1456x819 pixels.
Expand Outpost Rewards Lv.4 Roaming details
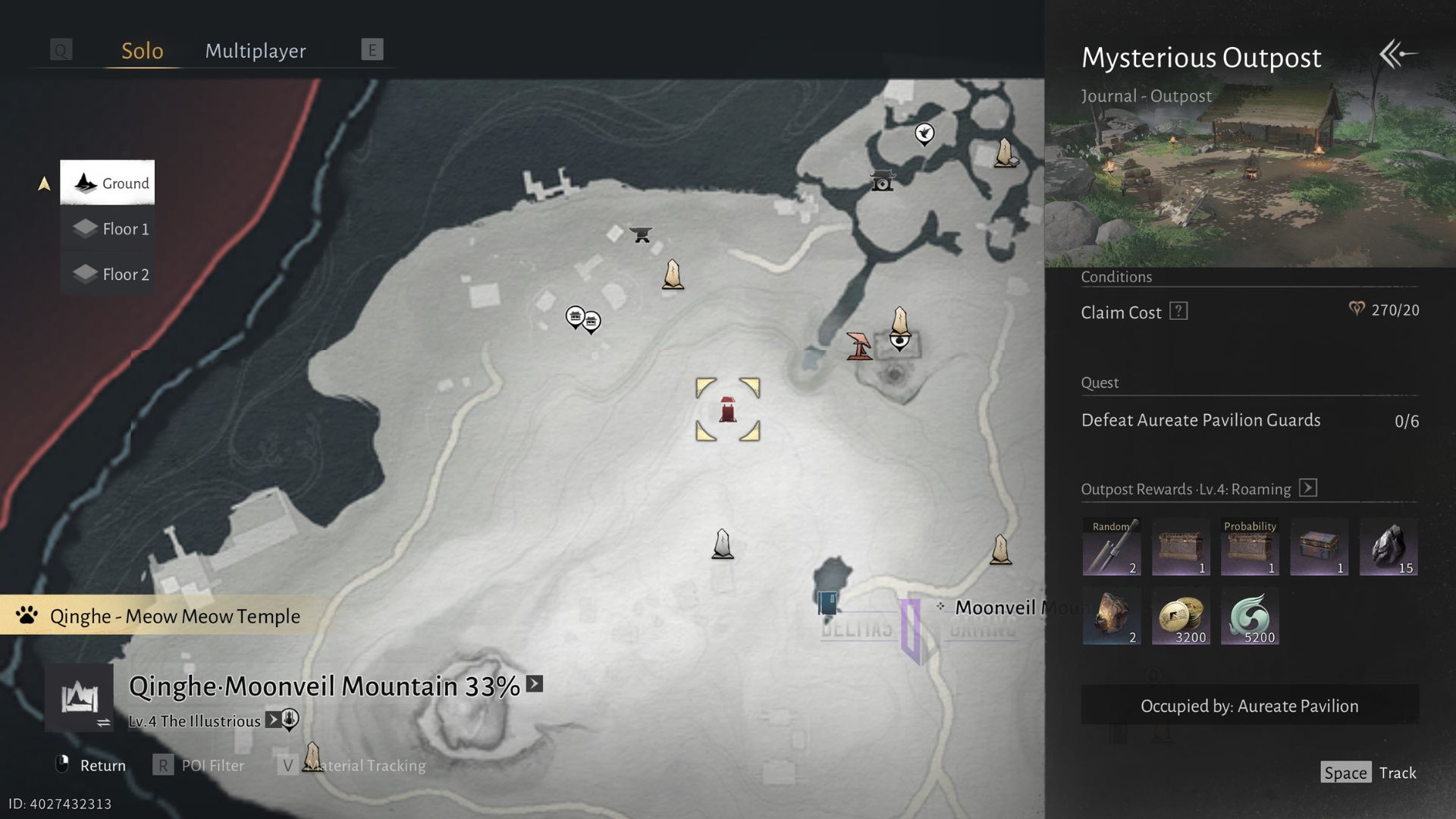pos(1307,488)
